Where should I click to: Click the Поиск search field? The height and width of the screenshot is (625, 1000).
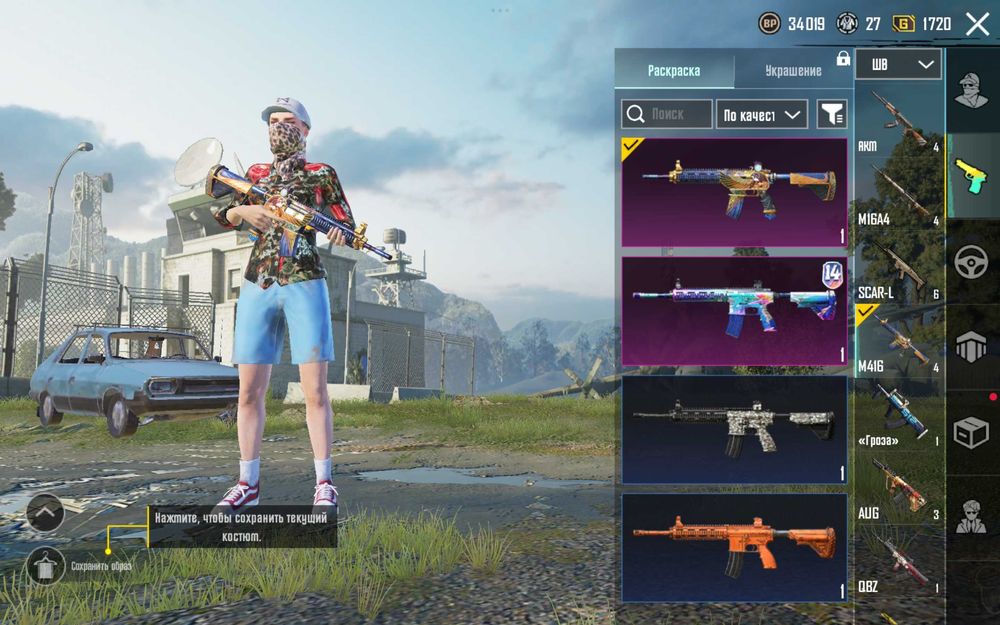tap(667, 114)
